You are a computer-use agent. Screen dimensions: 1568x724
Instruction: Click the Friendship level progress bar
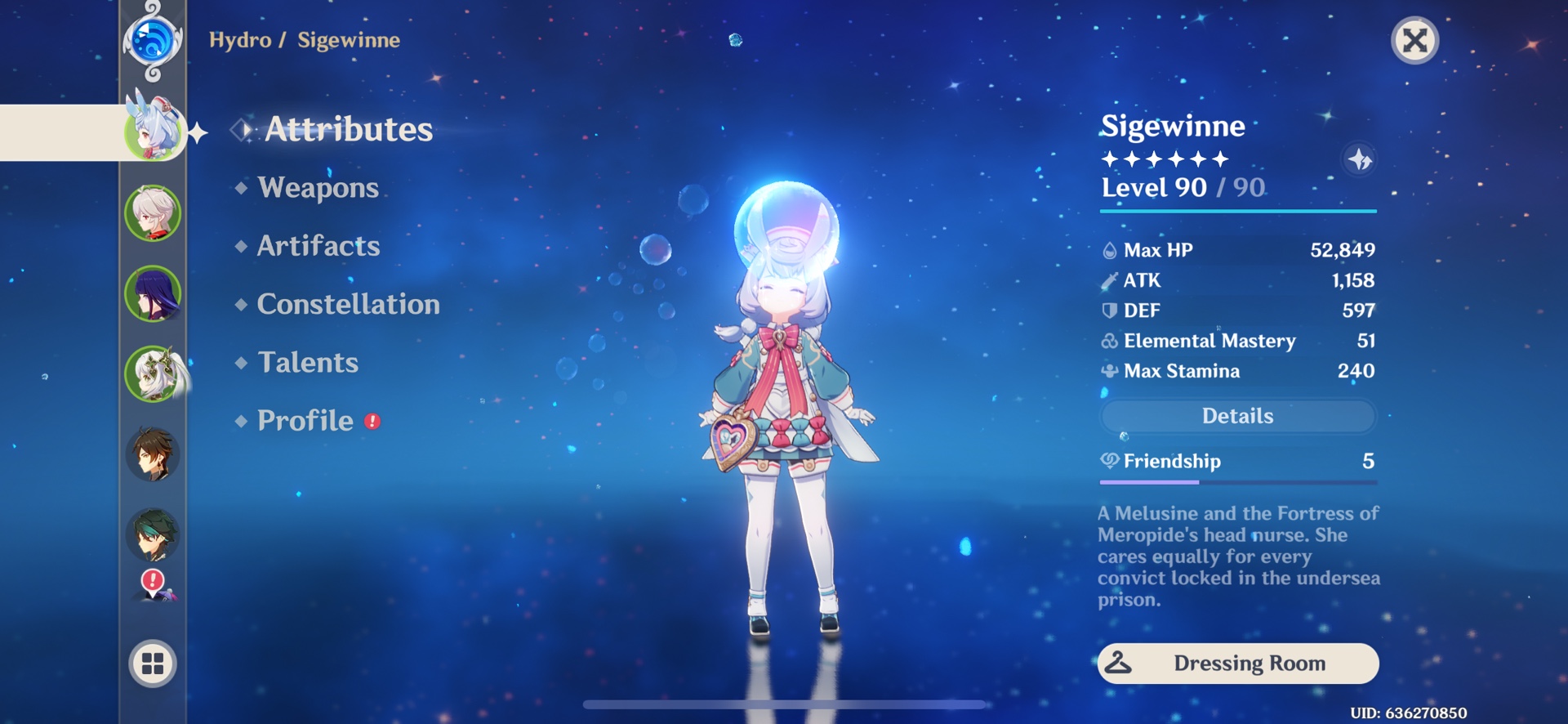(1236, 481)
